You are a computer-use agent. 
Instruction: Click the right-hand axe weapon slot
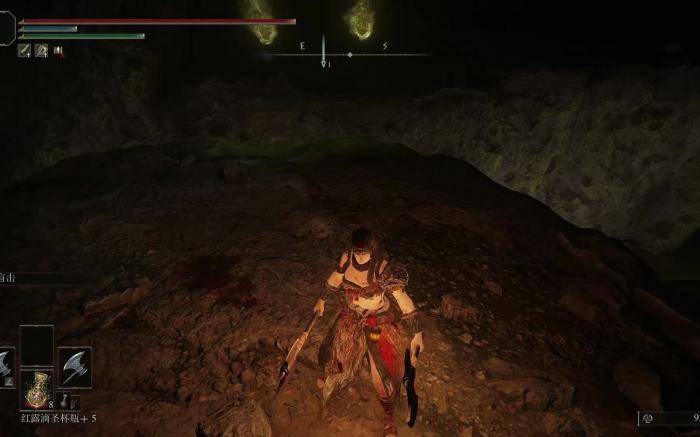pyautogui.click(x=75, y=366)
